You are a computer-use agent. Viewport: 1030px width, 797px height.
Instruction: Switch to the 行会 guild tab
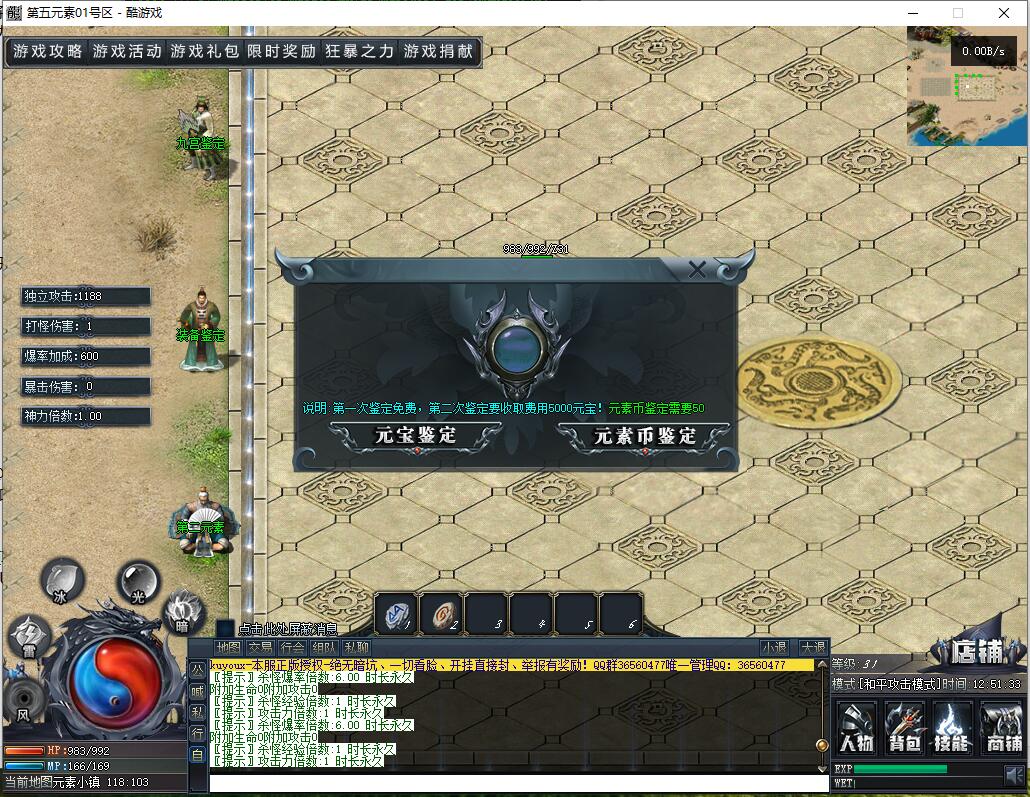tap(292, 648)
